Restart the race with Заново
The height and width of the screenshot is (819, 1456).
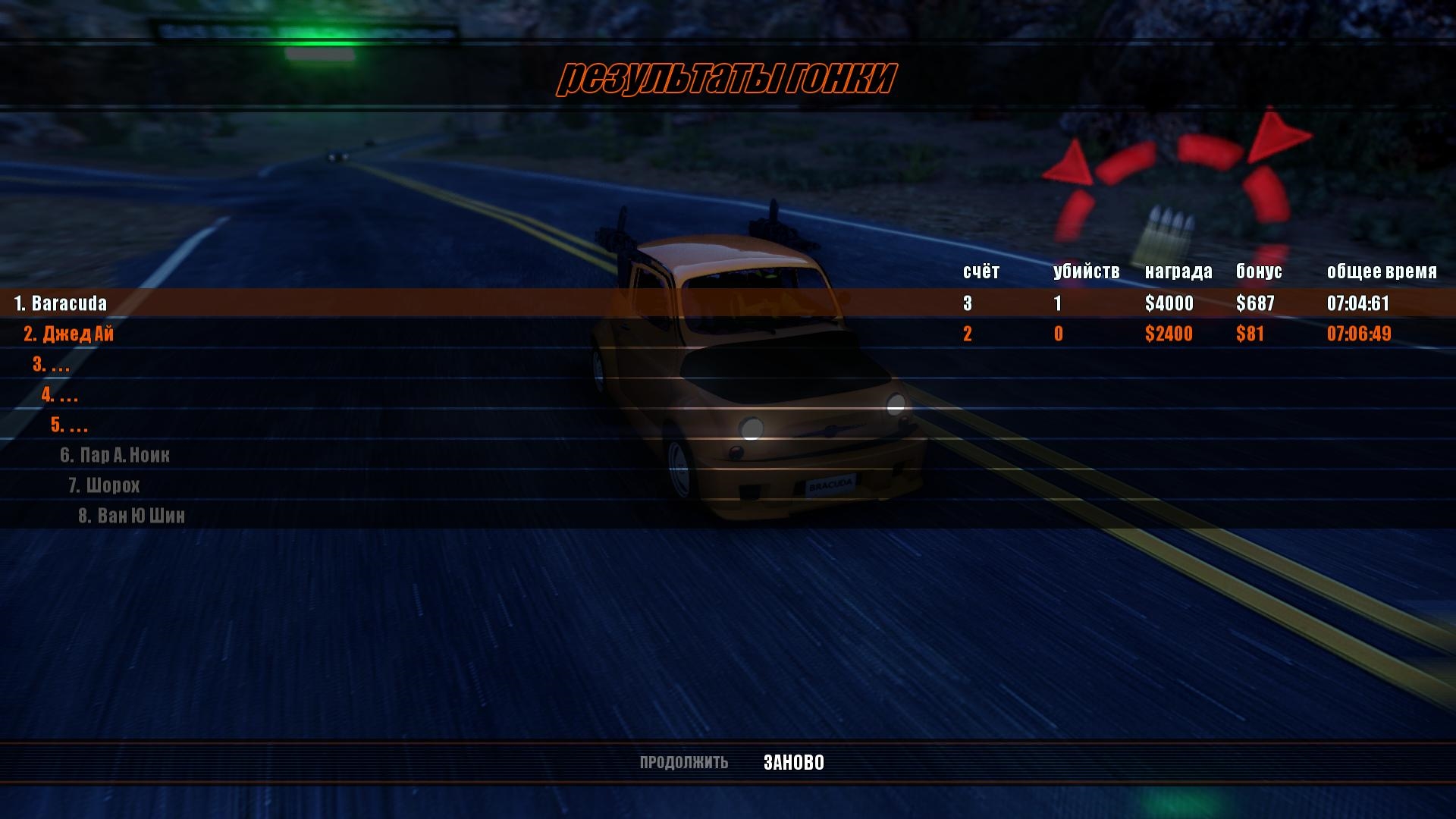pyautogui.click(x=793, y=762)
